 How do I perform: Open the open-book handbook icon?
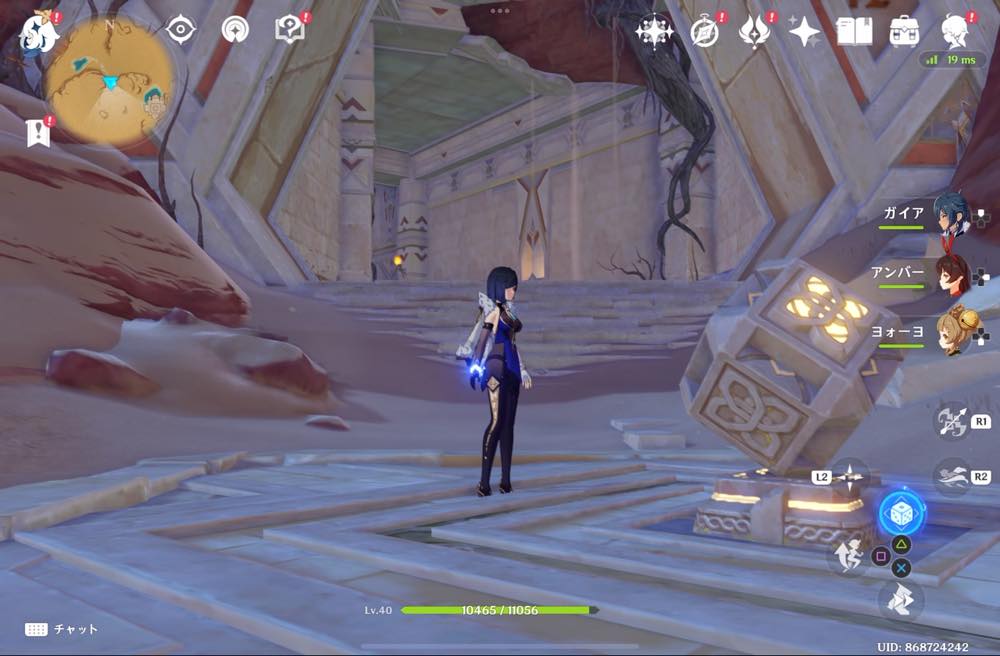tap(854, 31)
